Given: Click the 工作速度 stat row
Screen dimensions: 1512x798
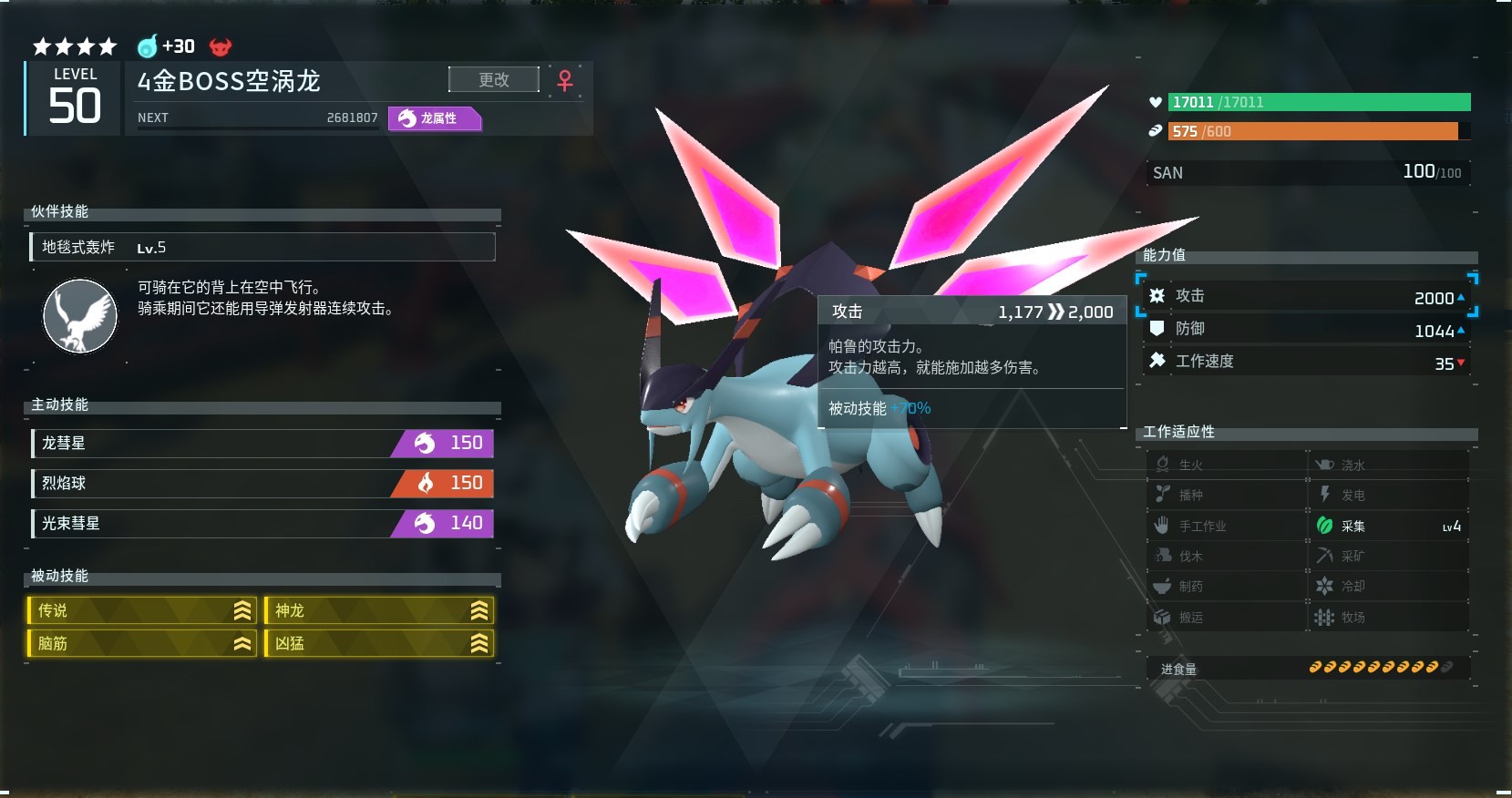Looking at the screenshot, I should (1305, 362).
